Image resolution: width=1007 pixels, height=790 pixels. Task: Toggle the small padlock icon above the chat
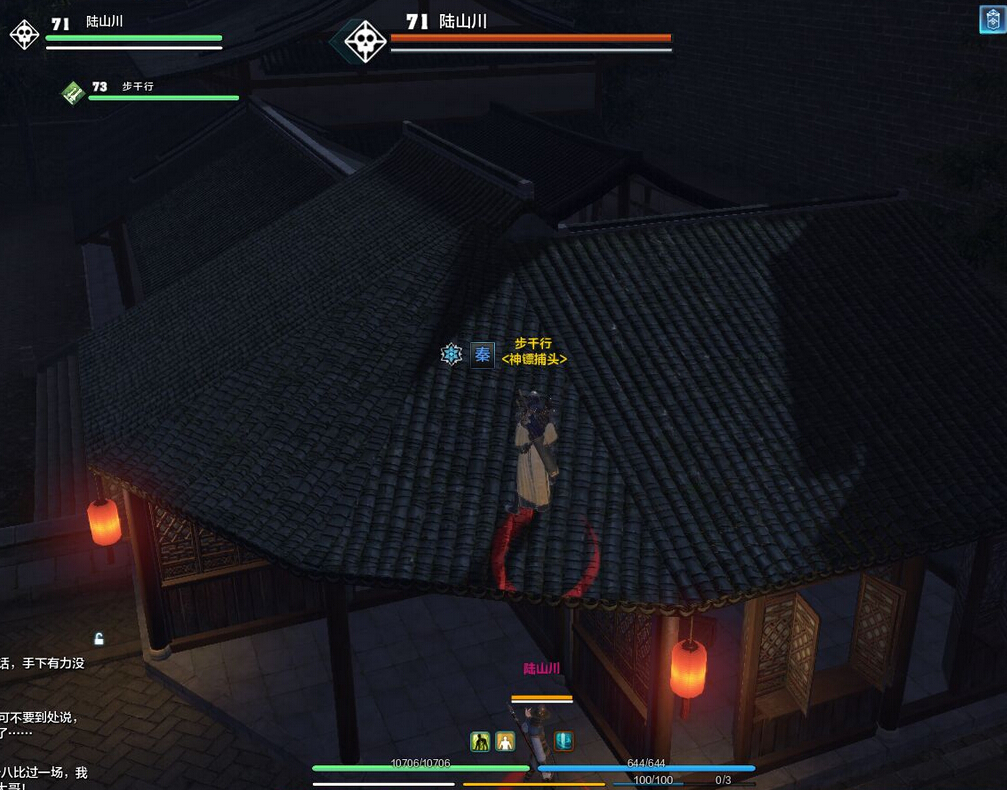tap(98, 638)
